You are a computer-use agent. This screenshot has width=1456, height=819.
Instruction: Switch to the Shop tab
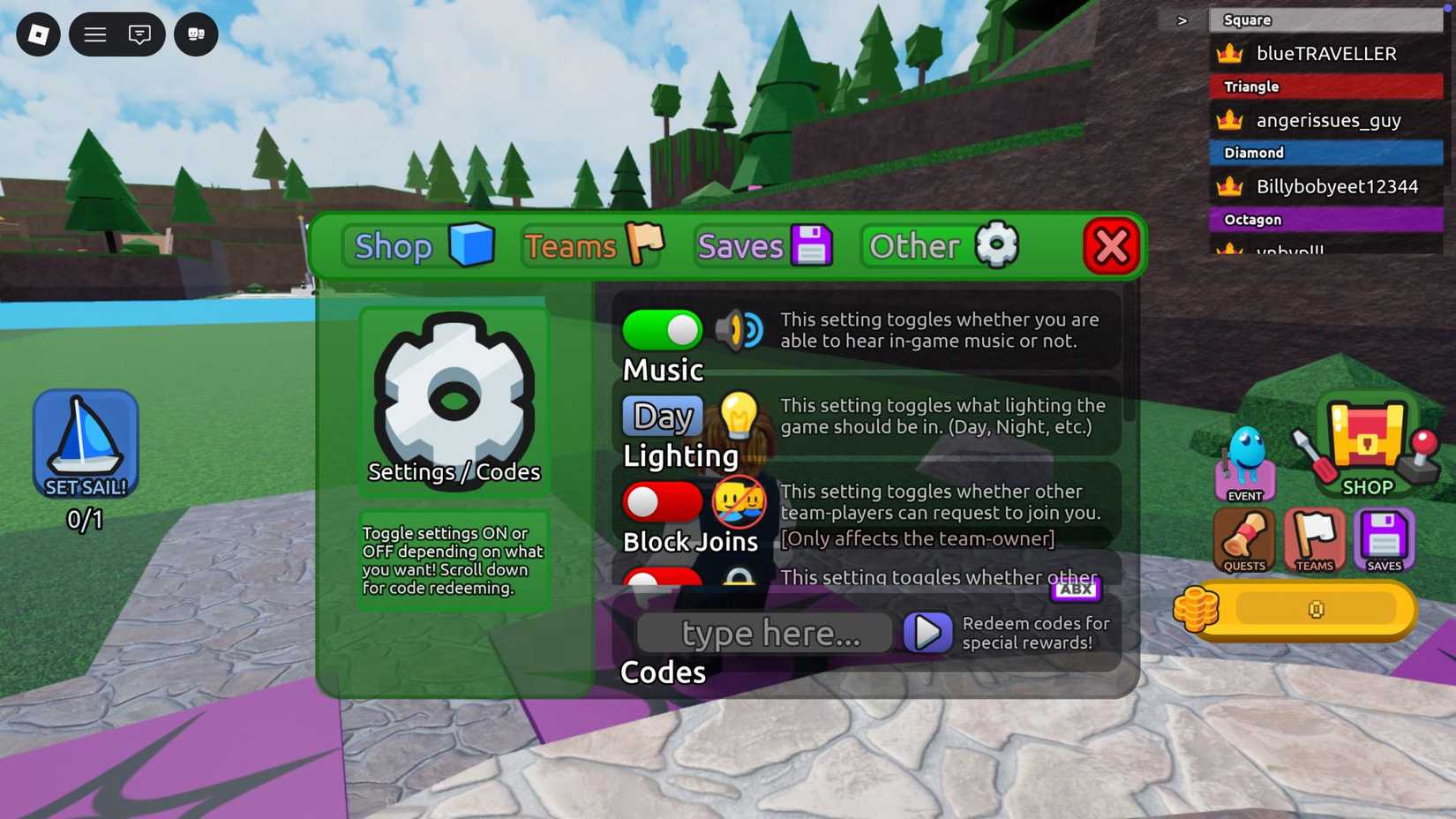point(417,246)
